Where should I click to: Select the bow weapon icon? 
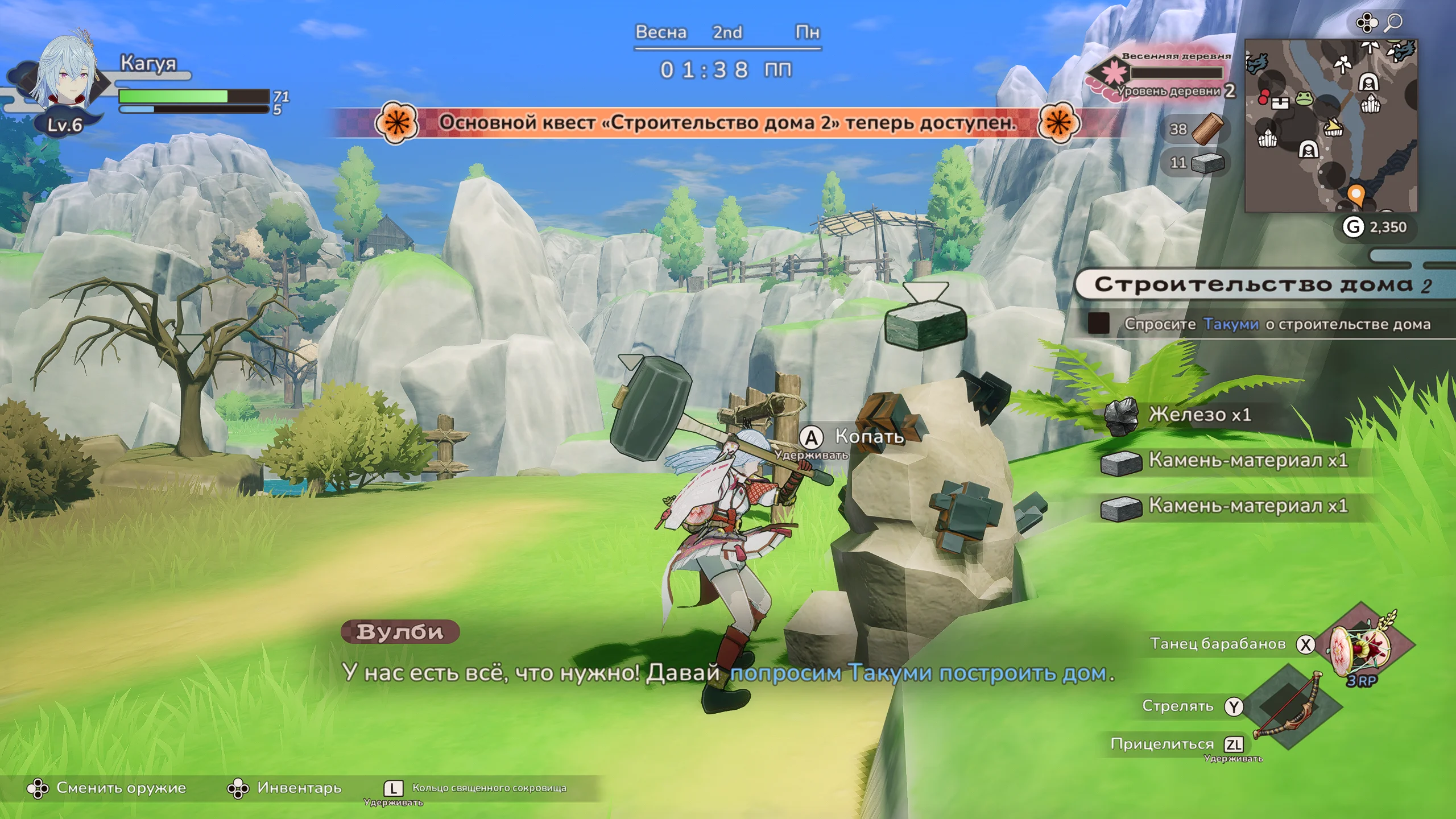1290,707
